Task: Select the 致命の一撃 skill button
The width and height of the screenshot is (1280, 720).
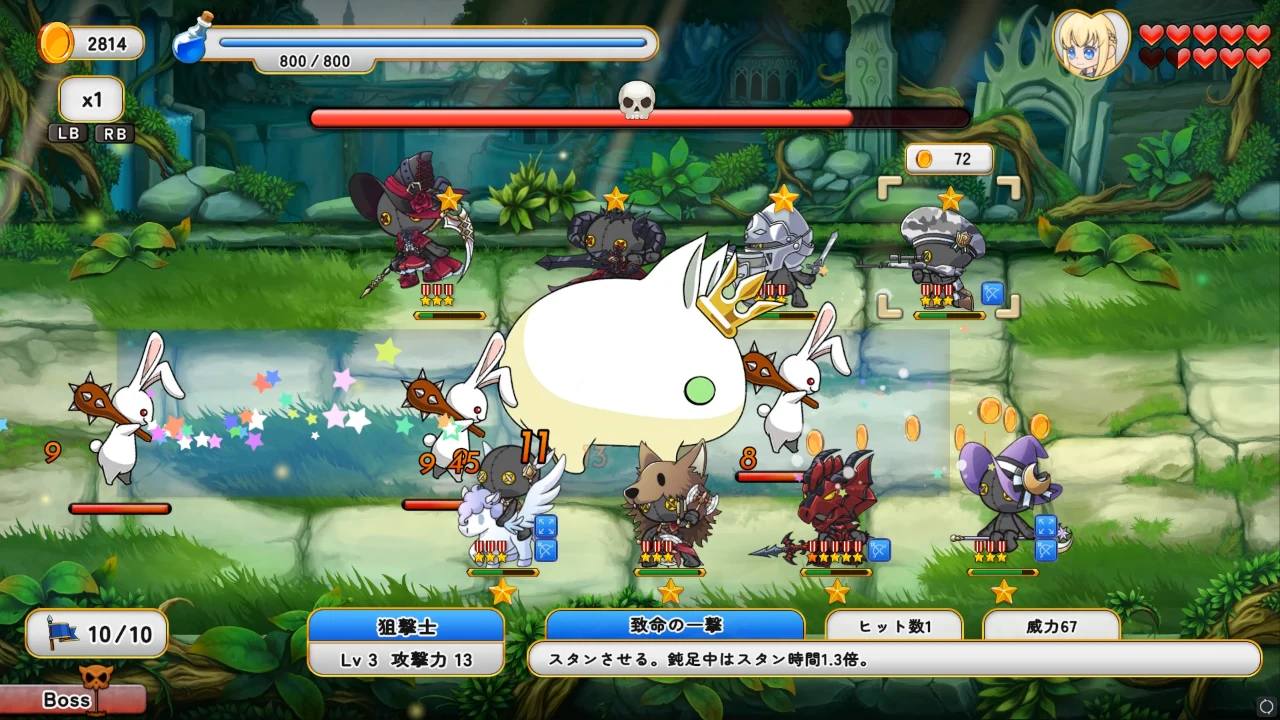Action: (674, 625)
